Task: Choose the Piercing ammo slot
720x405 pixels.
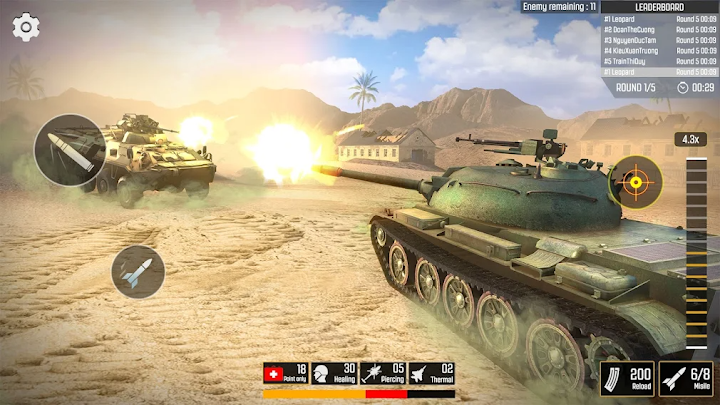Action: click(x=383, y=373)
